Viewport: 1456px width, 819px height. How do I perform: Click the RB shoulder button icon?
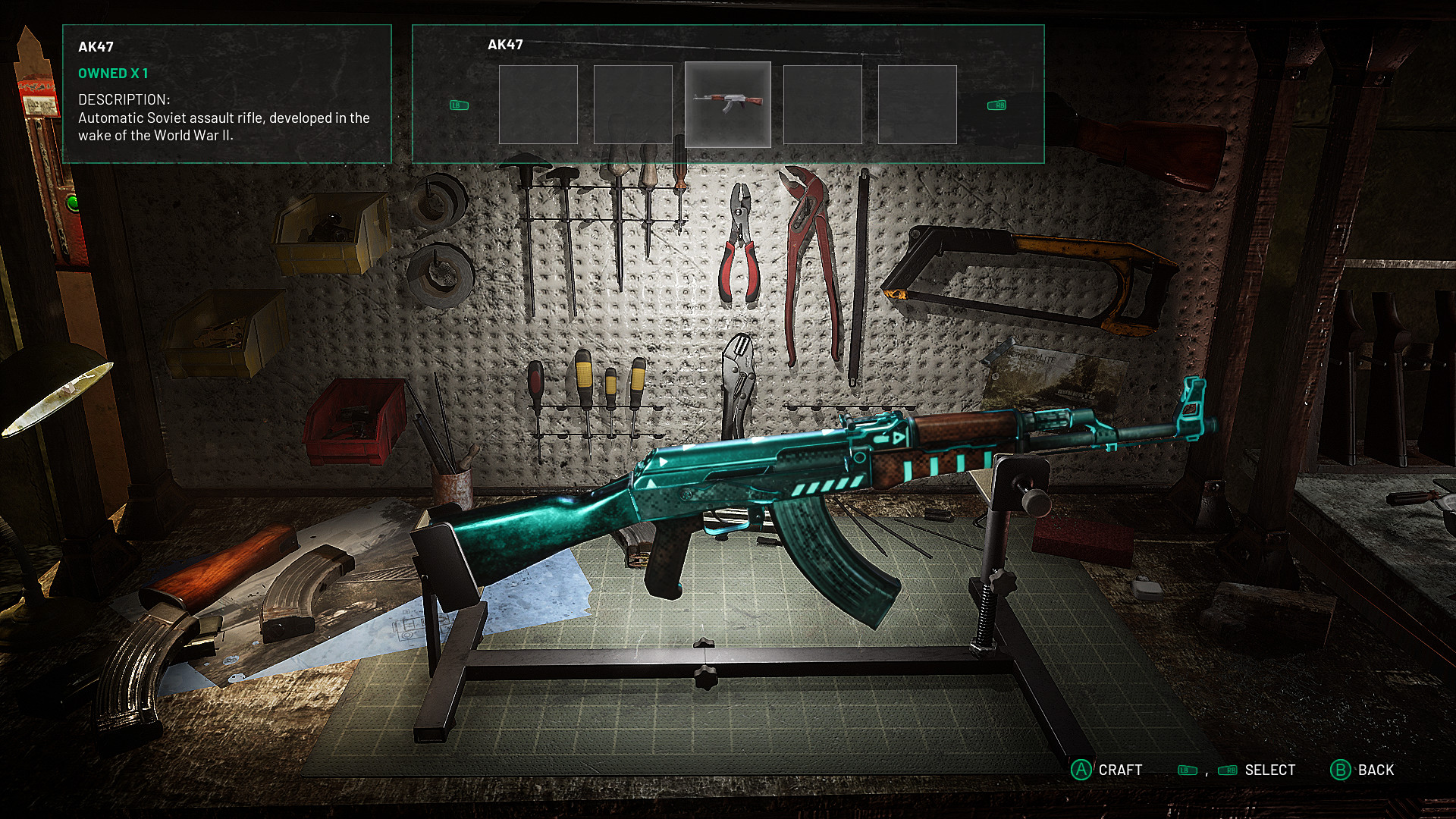(995, 105)
